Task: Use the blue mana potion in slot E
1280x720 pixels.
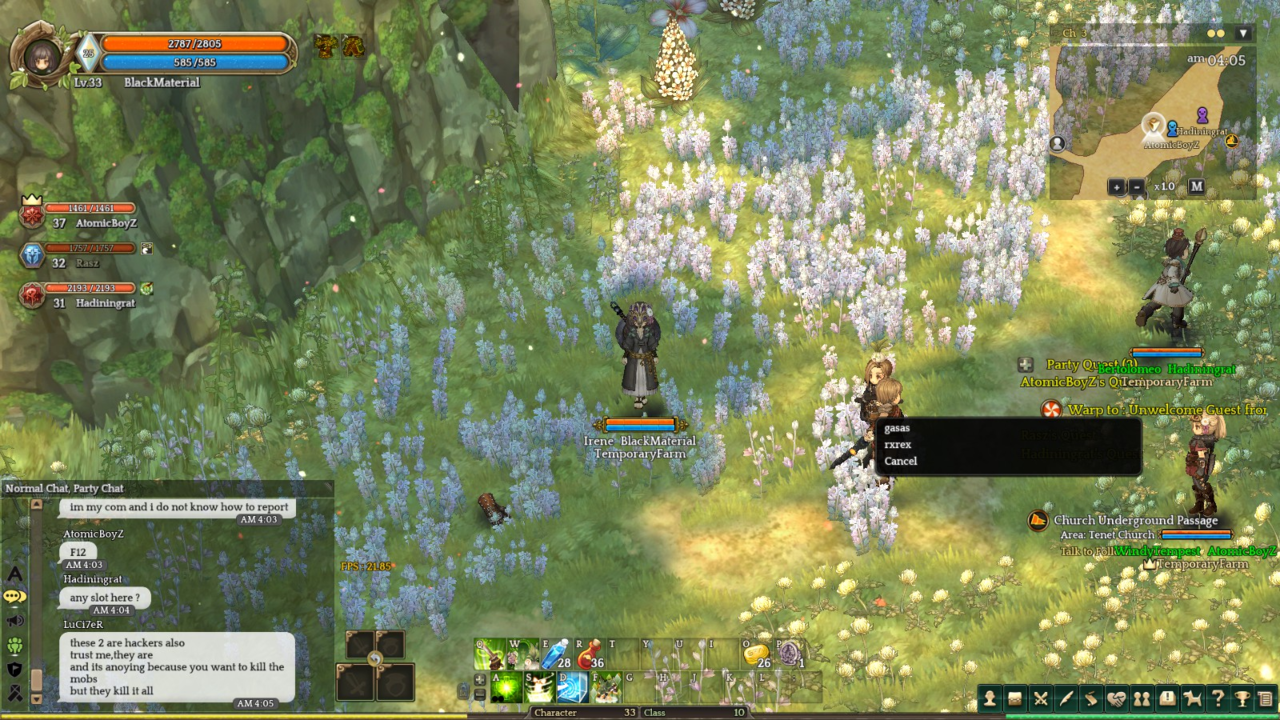Action: click(556, 655)
